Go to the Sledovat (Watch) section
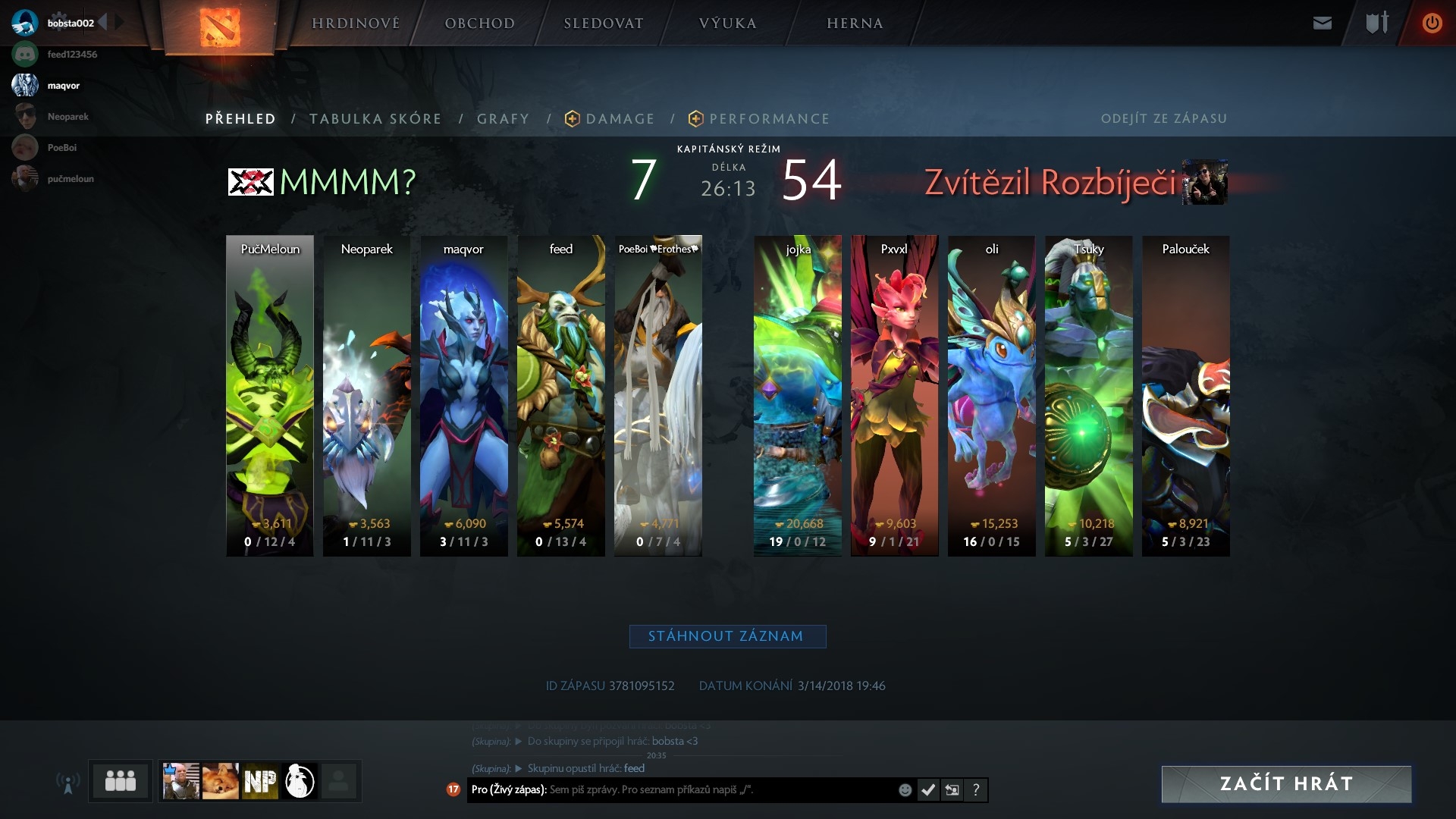The height and width of the screenshot is (819, 1456). point(604,24)
